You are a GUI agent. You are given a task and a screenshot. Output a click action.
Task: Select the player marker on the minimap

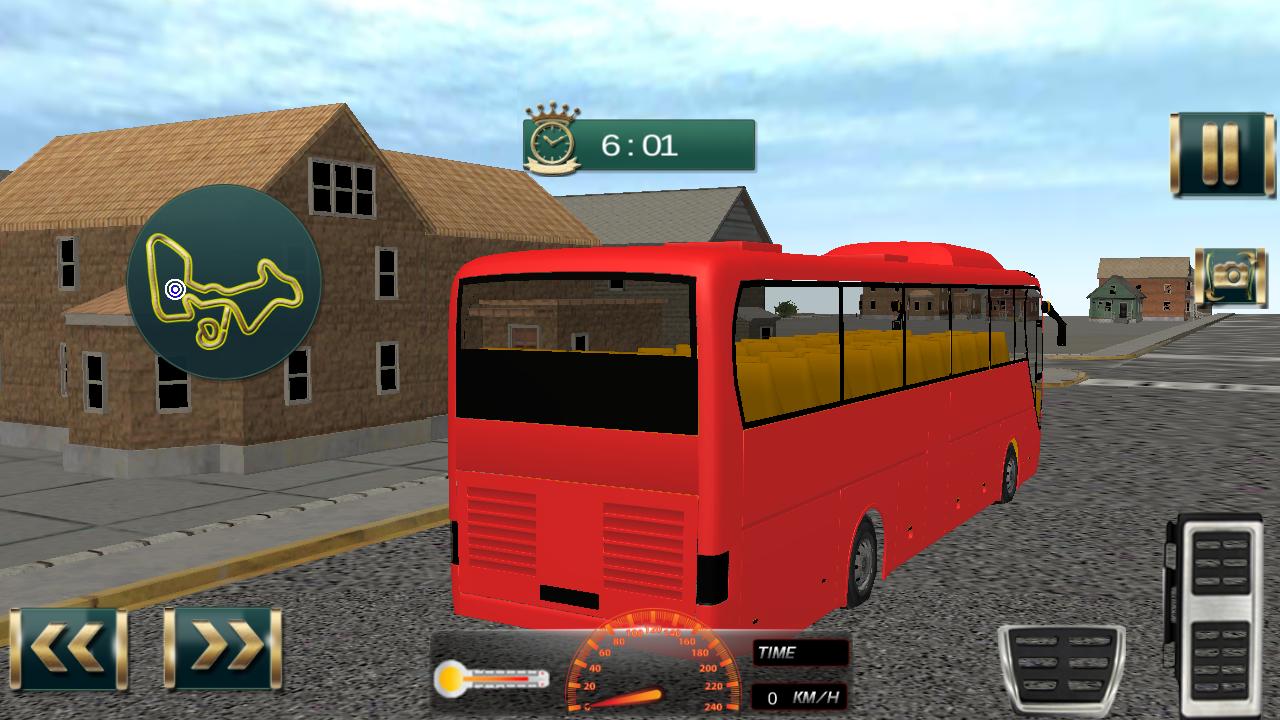tap(172, 291)
